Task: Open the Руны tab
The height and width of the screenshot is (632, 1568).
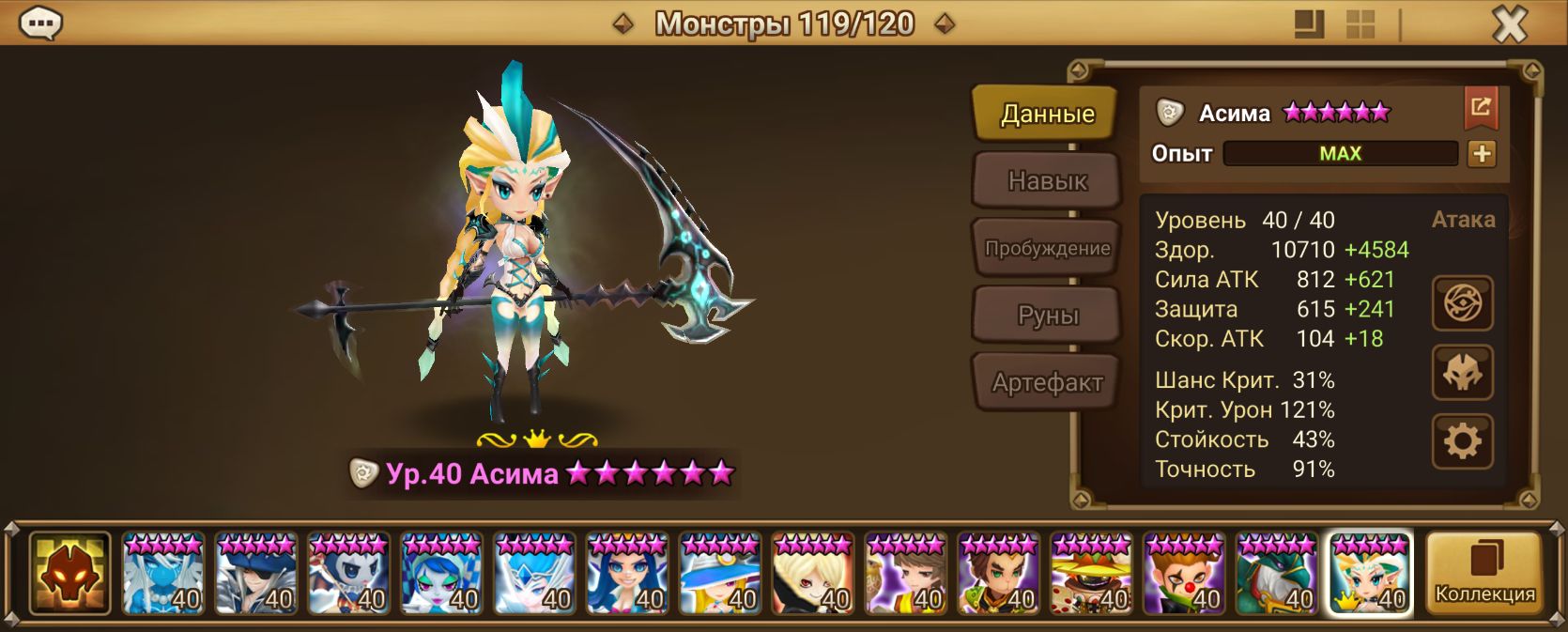Action: pyautogui.click(x=1047, y=316)
